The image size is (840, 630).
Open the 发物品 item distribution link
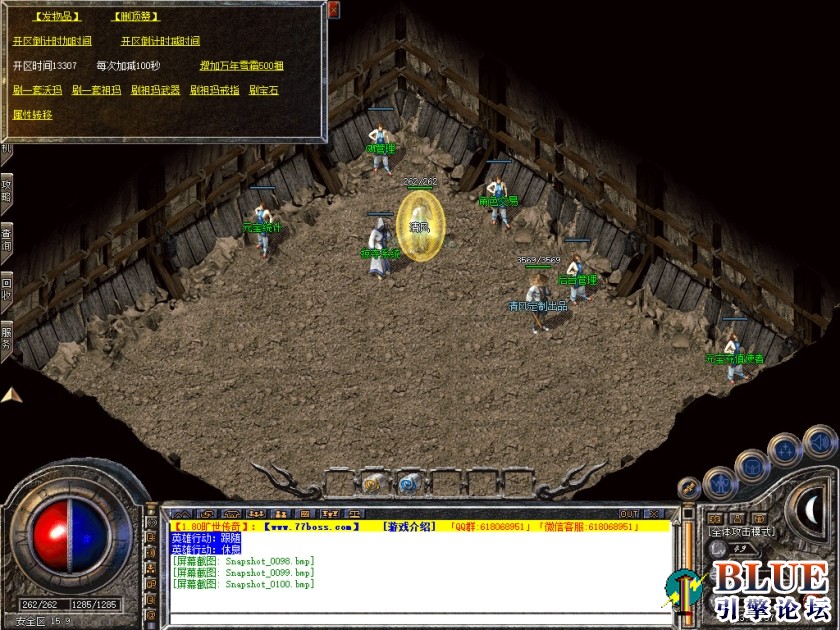click(56, 17)
